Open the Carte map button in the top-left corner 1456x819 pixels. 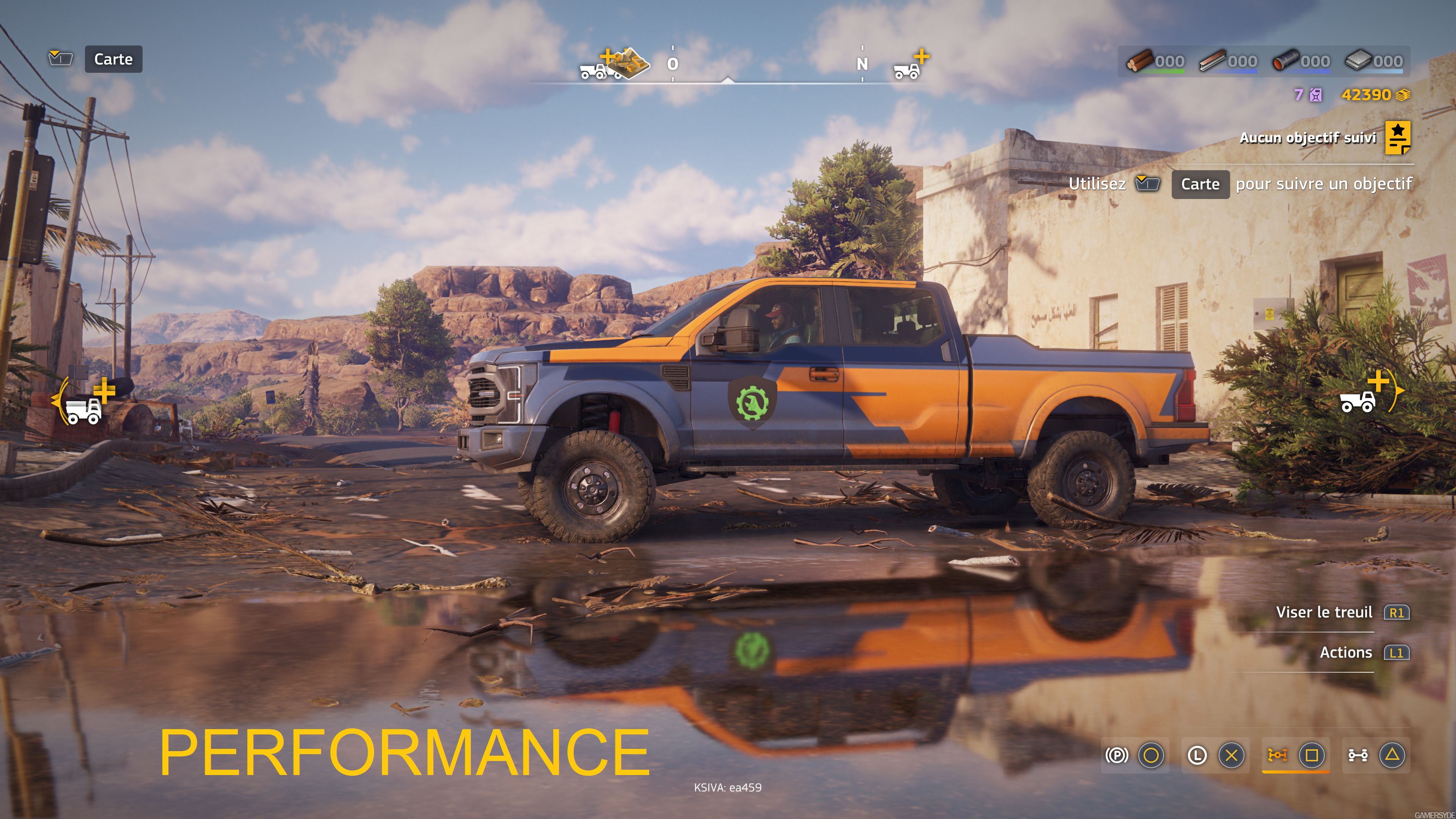click(x=113, y=60)
